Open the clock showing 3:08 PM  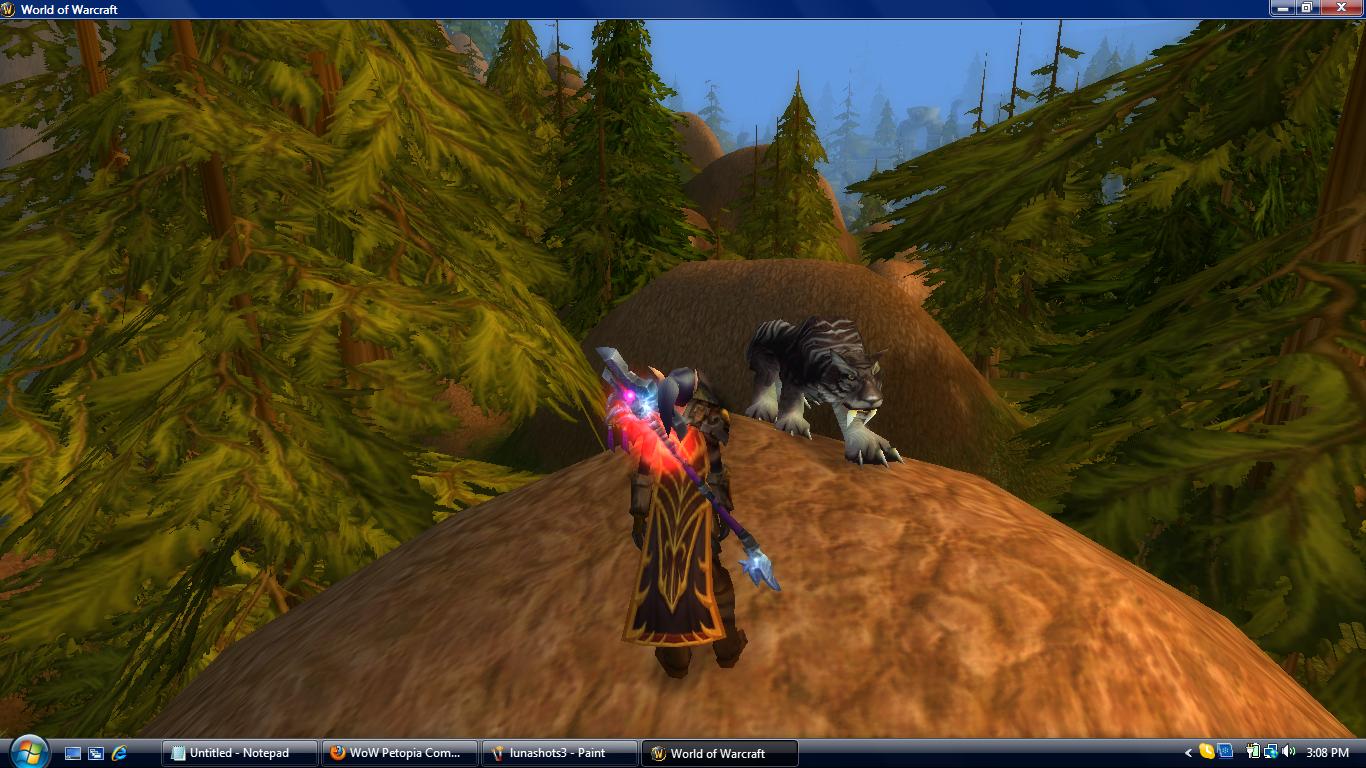(1330, 753)
